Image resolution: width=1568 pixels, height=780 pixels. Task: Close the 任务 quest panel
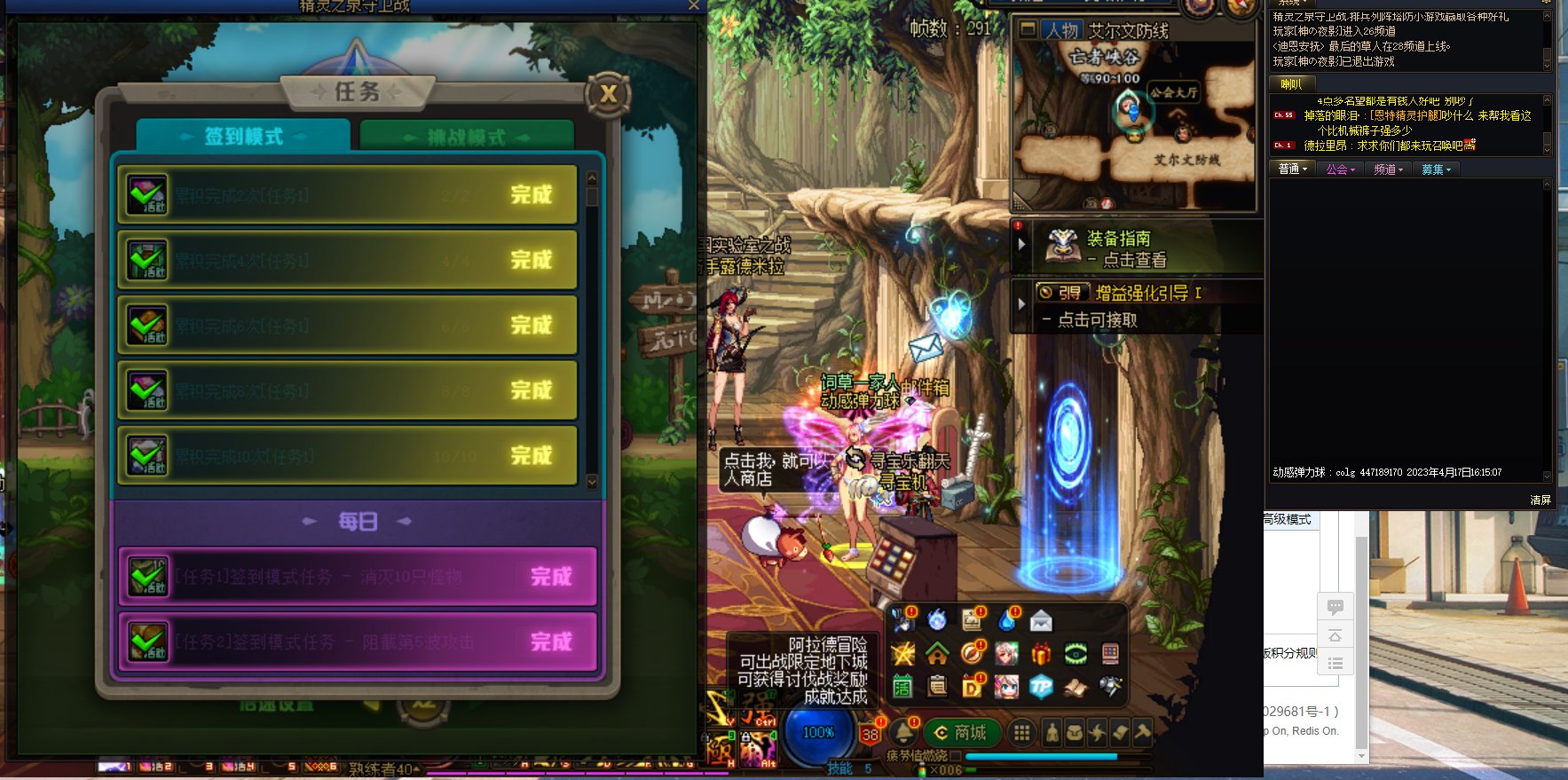click(608, 94)
